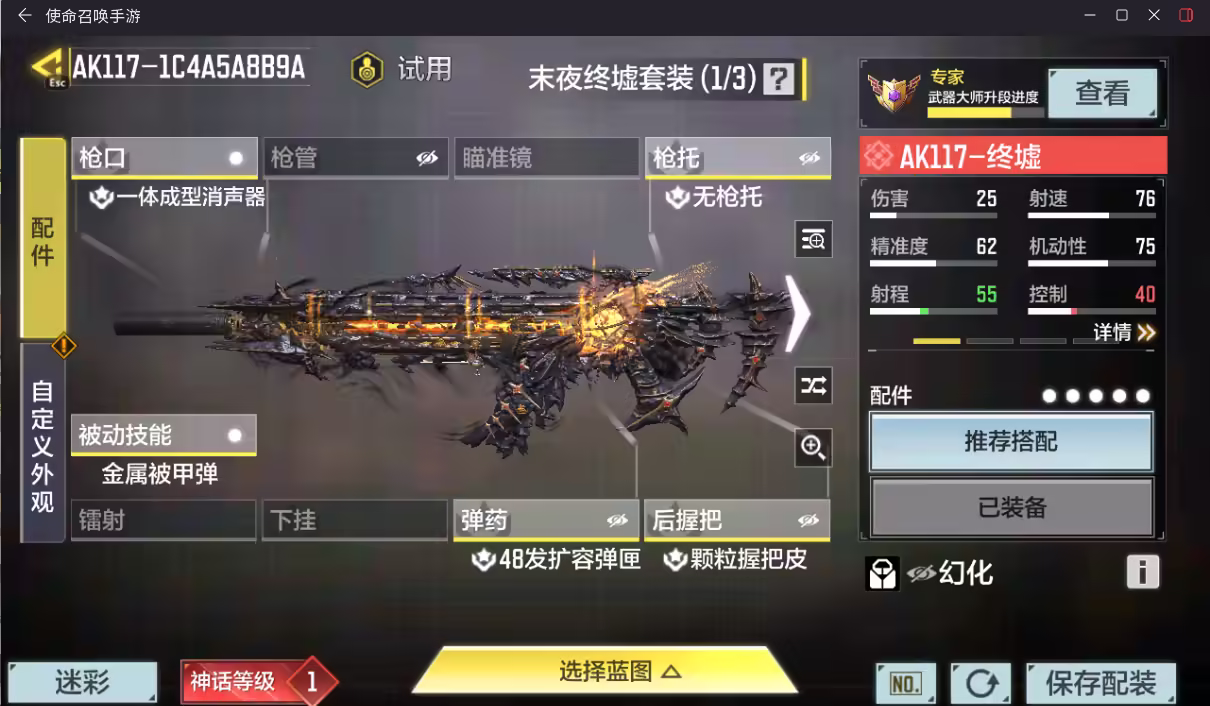Open the 选择蓝图 blueprint selector
This screenshot has height=706, width=1210.
click(605, 671)
